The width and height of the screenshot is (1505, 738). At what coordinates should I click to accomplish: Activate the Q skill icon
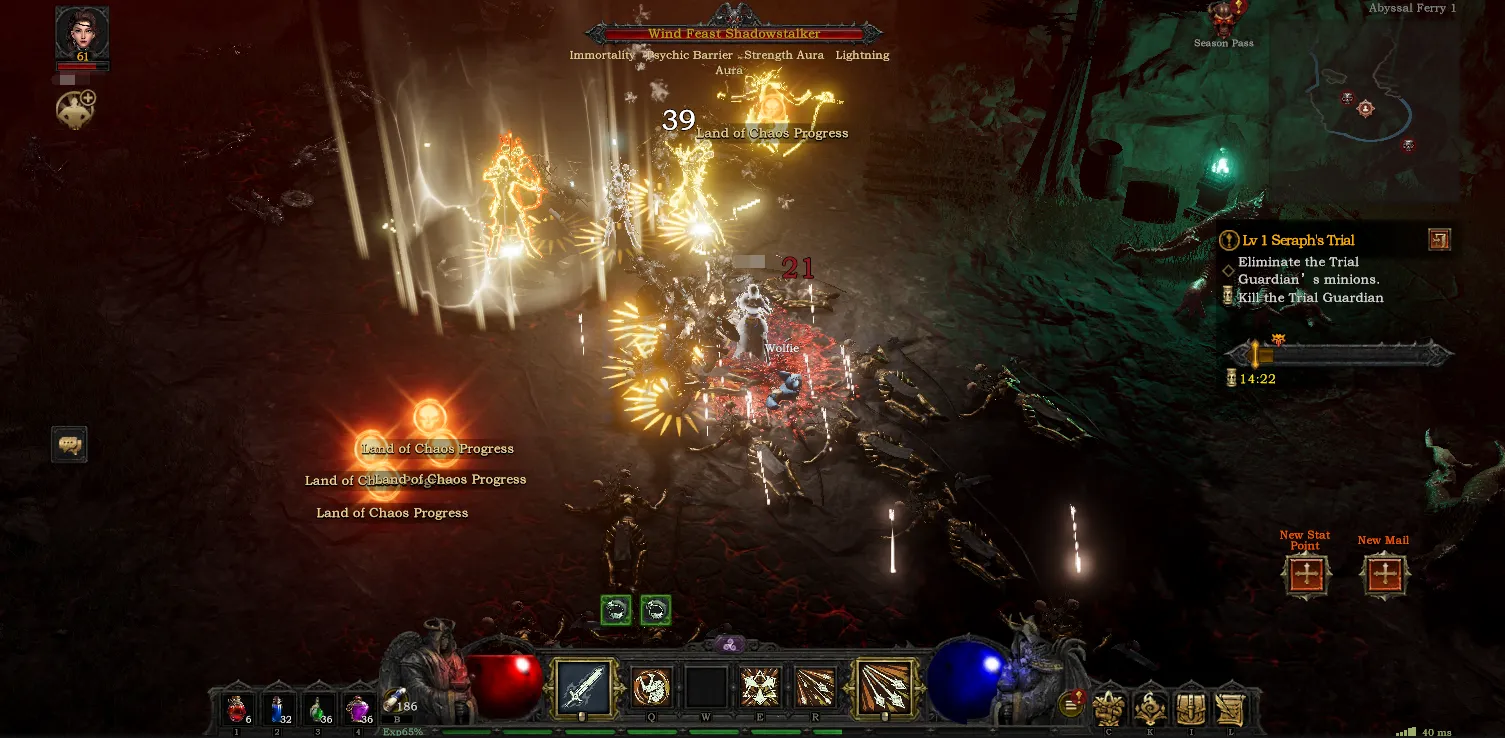tap(652, 688)
